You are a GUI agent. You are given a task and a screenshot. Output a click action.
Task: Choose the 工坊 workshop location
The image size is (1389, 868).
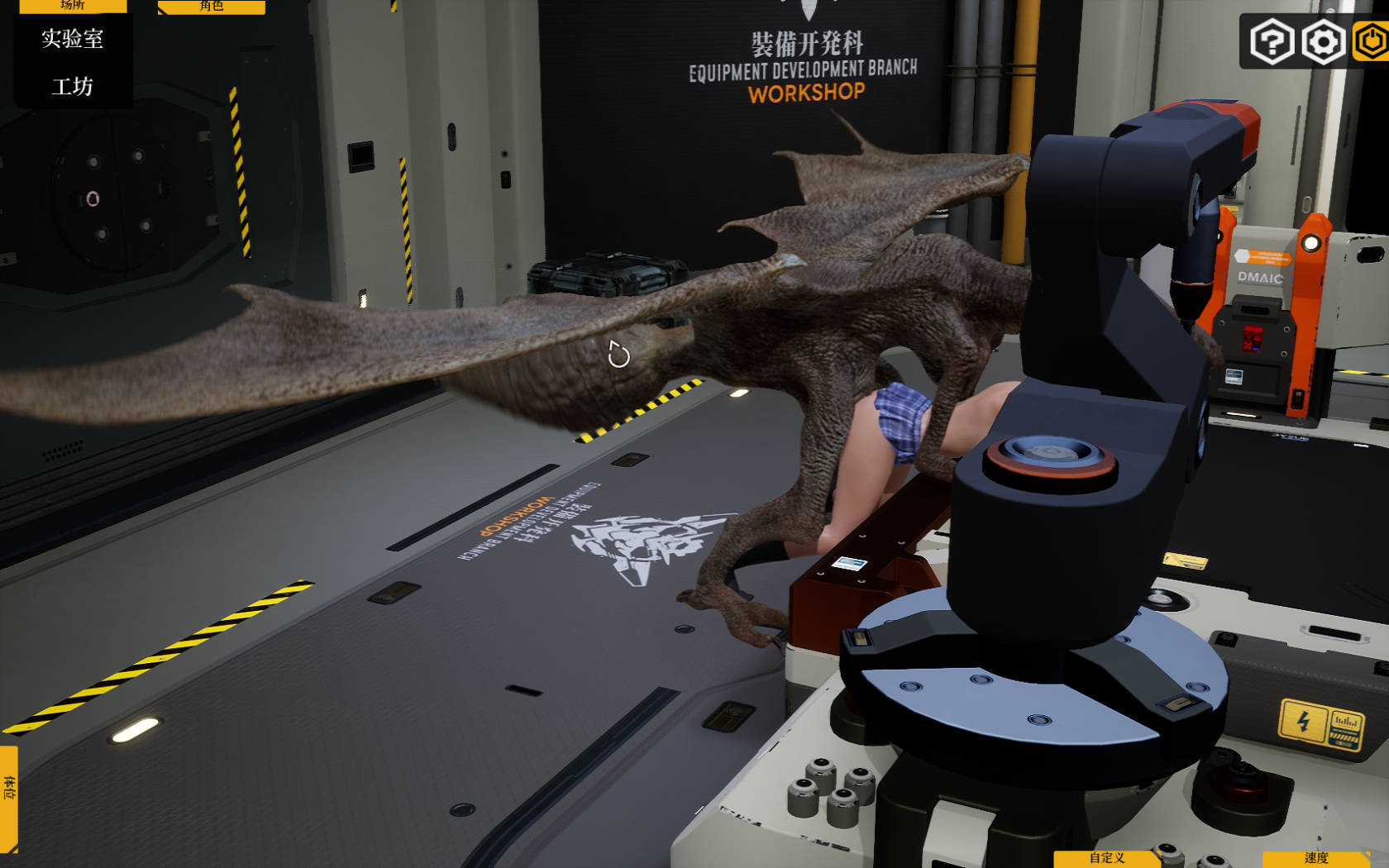point(73,86)
